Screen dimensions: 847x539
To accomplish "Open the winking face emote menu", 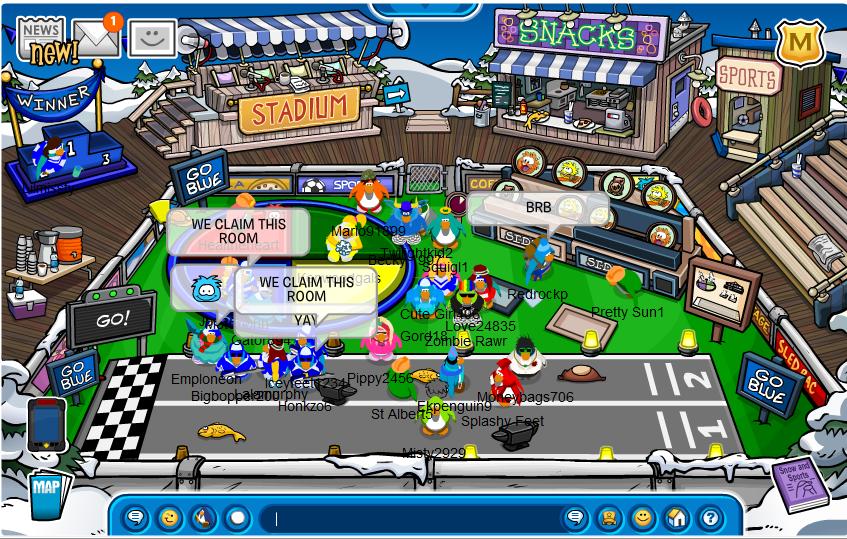I will pos(170,518).
